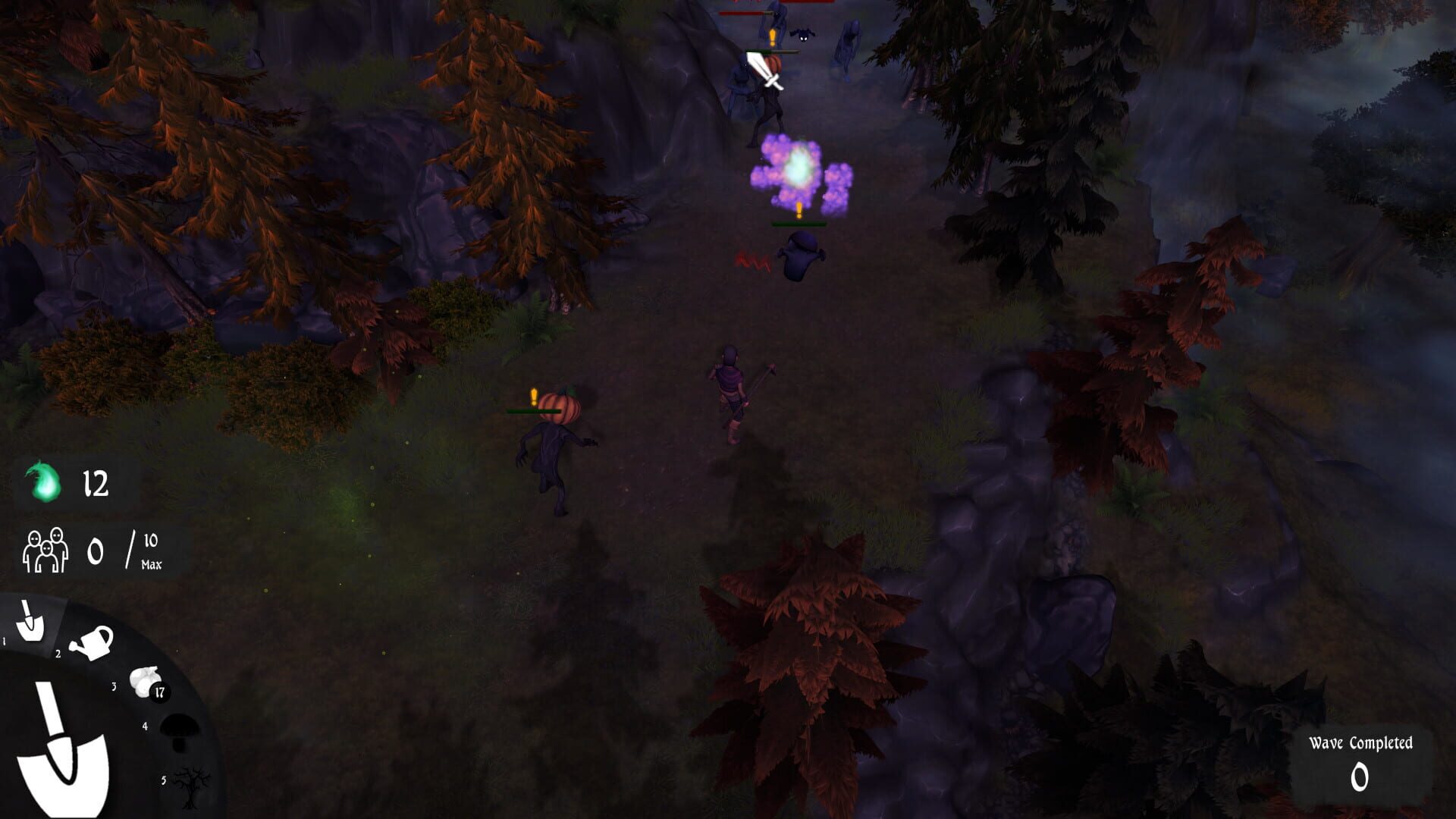Image resolution: width=1456 pixels, height=819 pixels.
Task: Click the garlic count badge showing 17
Action: [159, 692]
